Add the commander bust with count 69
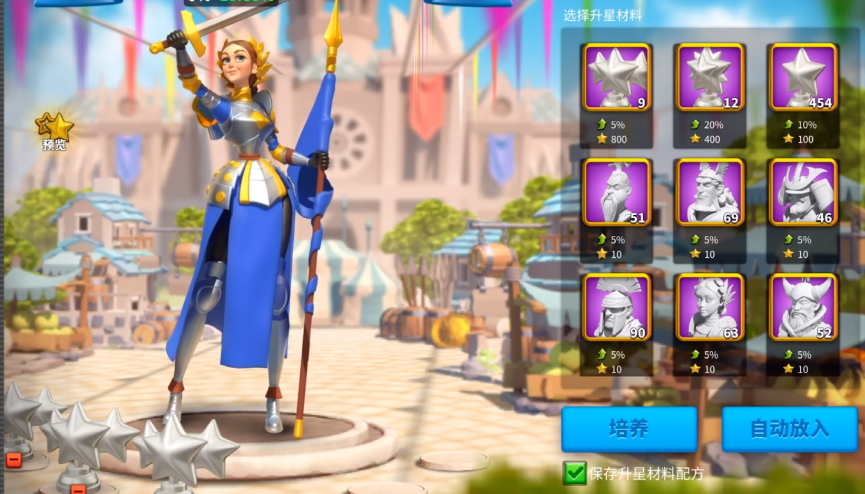Screen dimensions: 865x494 point(710,192)
